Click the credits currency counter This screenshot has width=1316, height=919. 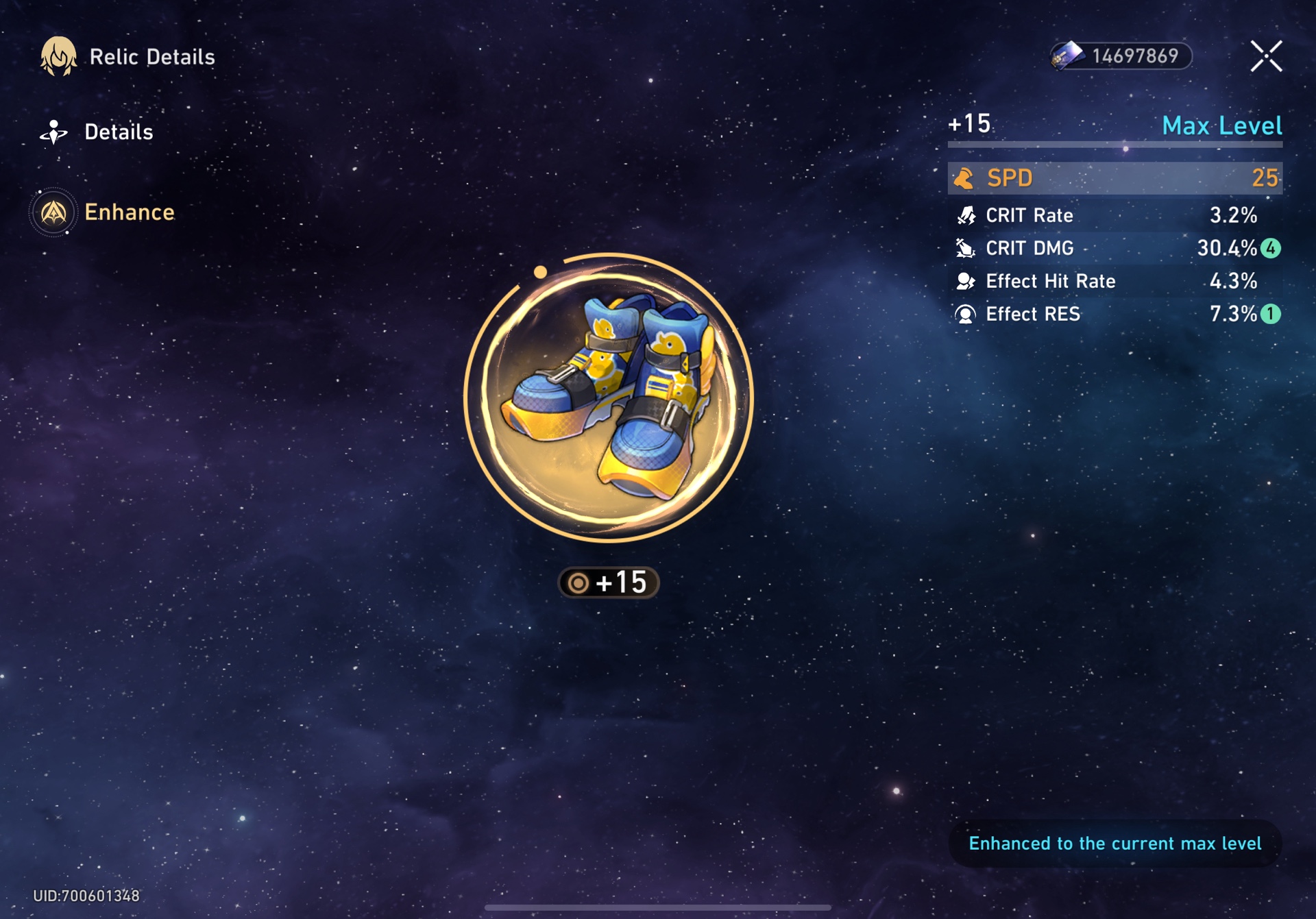1121,56
